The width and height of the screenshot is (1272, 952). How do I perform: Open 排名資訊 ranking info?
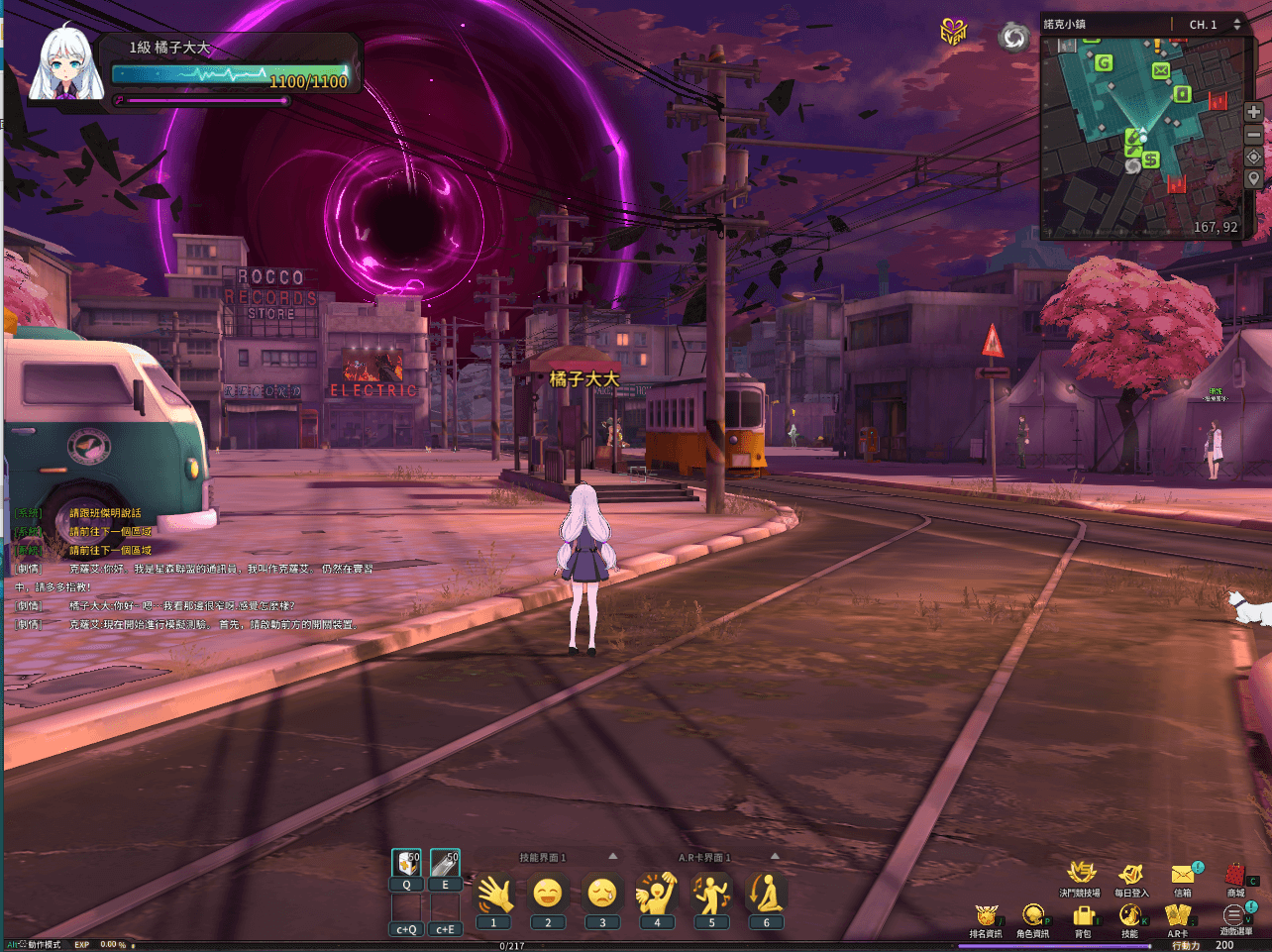coord(986,916)
